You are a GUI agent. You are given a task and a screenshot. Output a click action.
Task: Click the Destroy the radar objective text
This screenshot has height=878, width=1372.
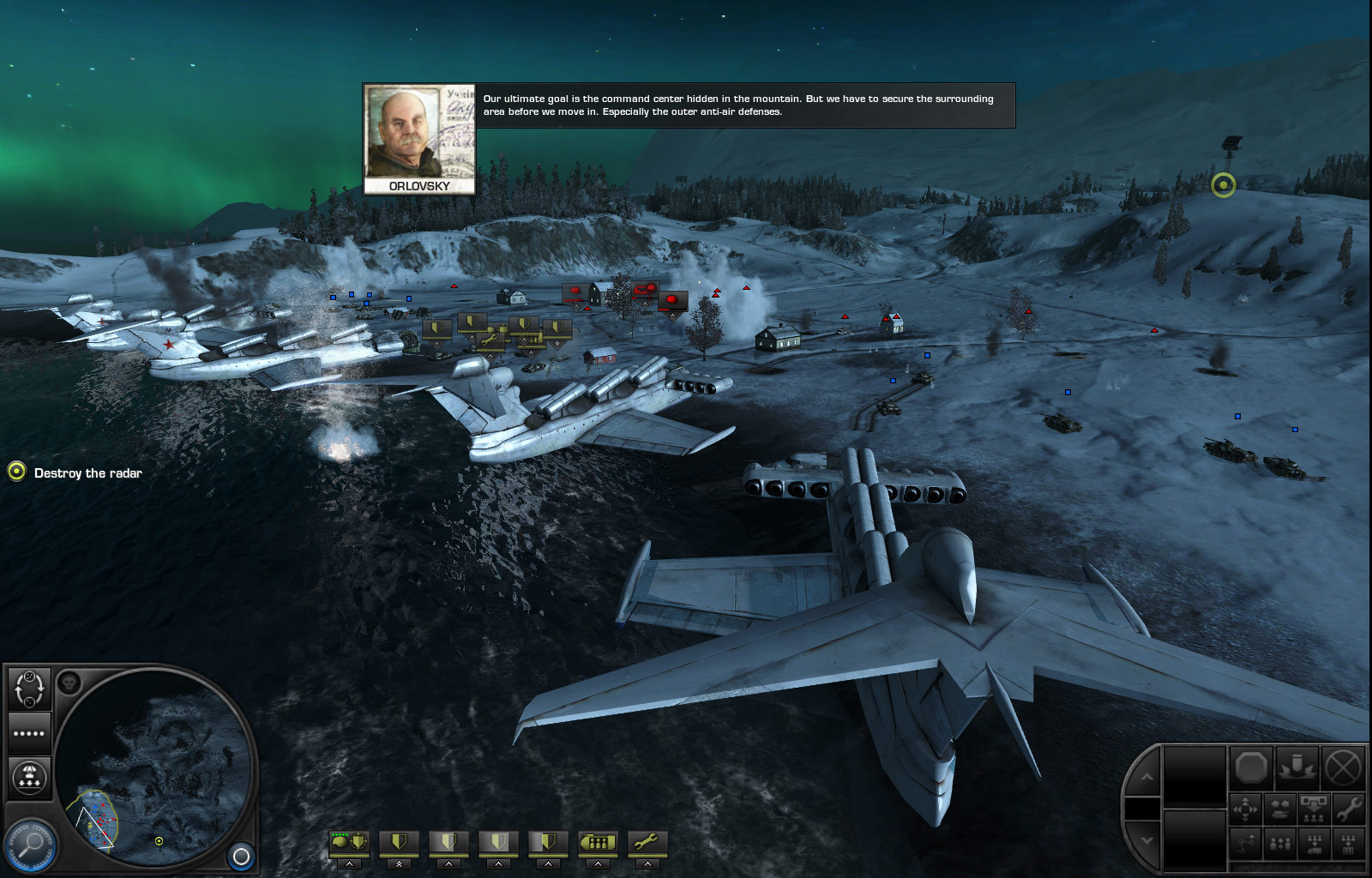pos(88,472)
